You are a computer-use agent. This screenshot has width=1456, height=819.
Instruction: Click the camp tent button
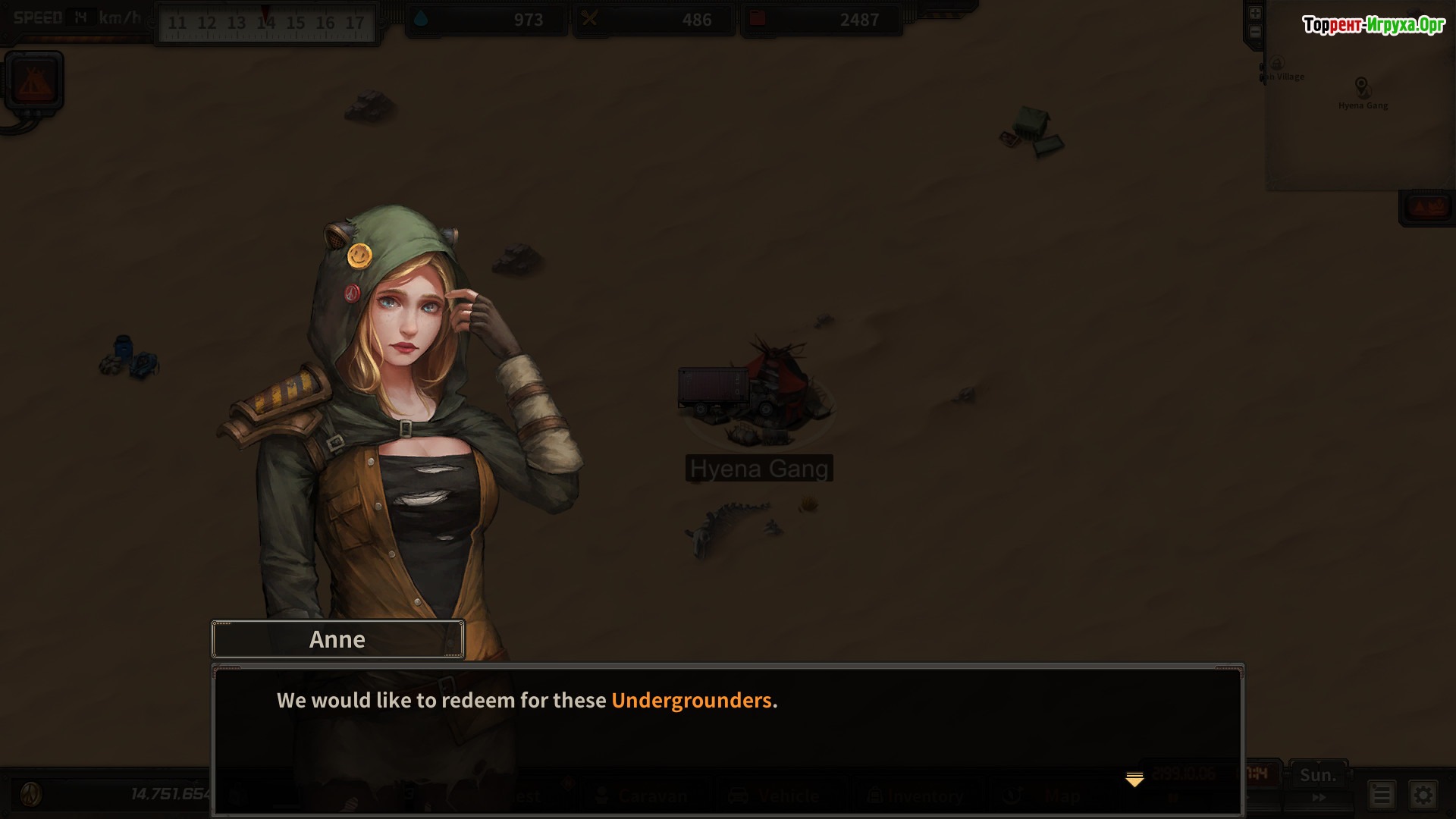tap(33, 80)
